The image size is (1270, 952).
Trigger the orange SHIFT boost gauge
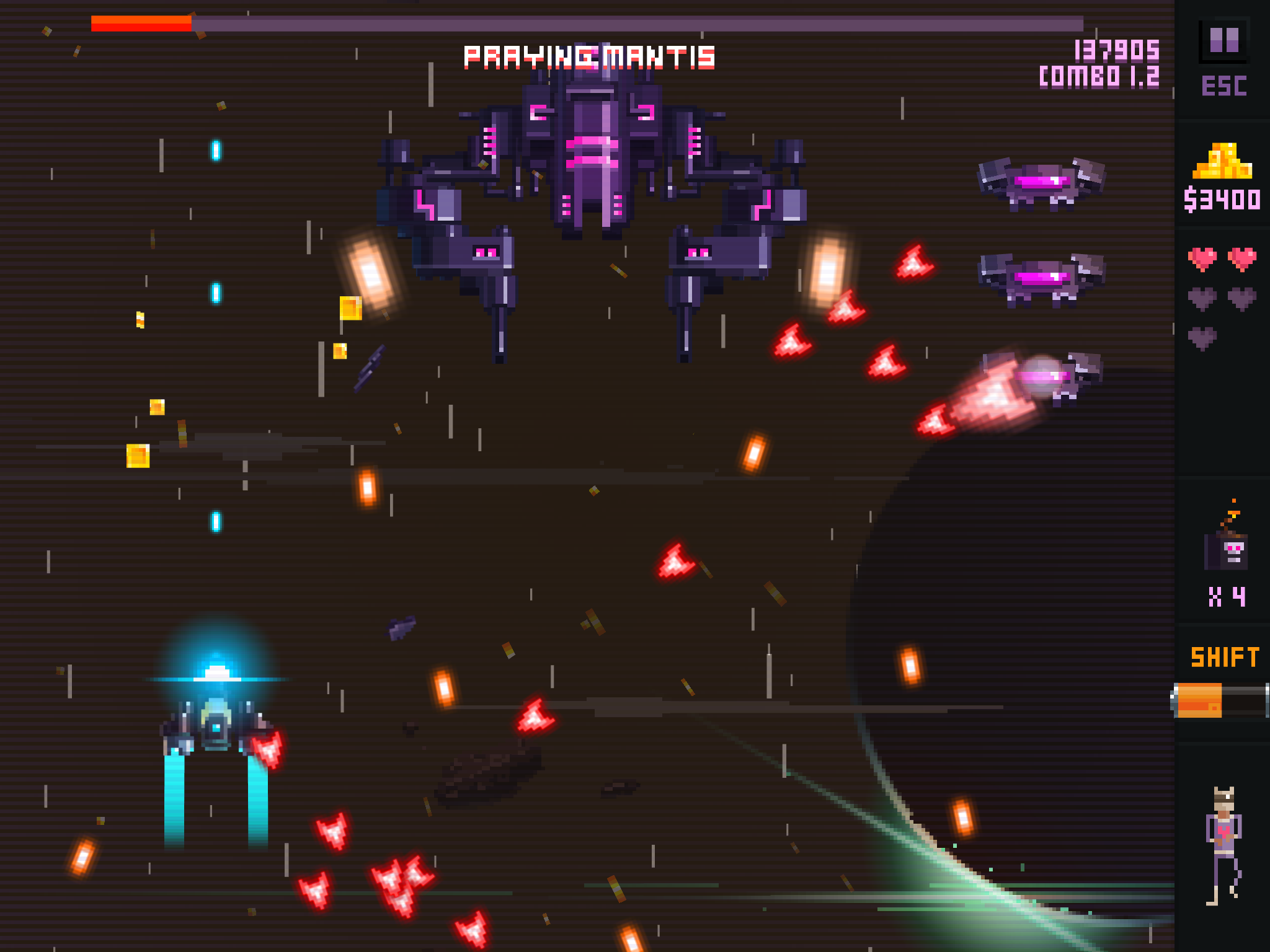point(1220,700)
